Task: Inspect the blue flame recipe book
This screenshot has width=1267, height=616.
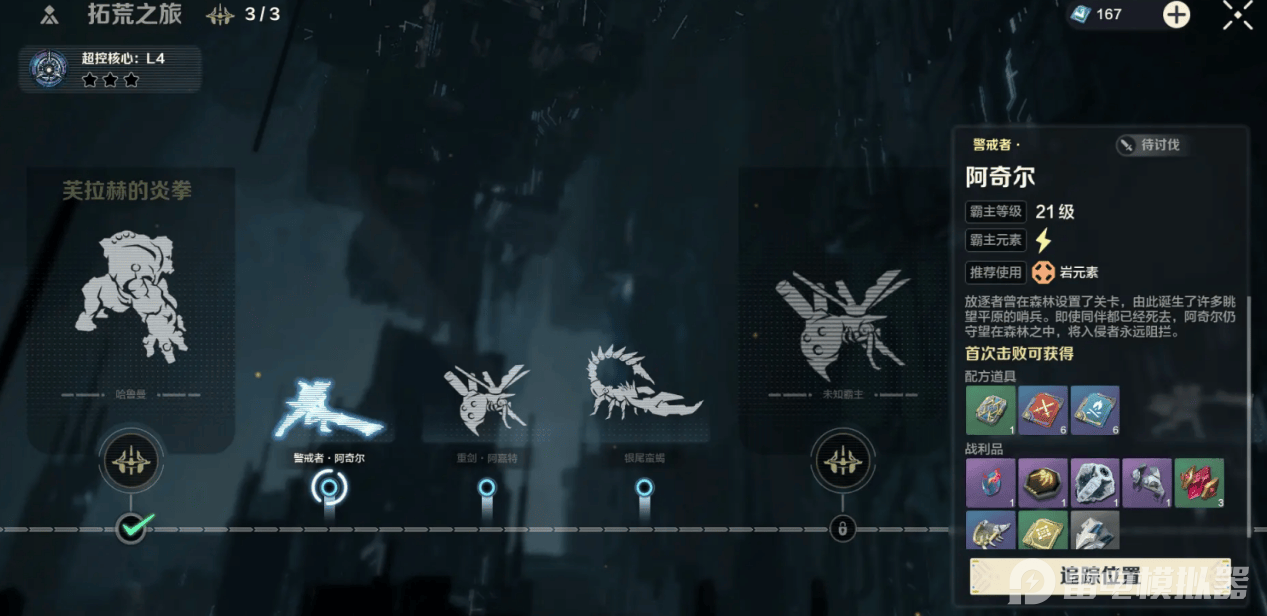Action: 1095,410
